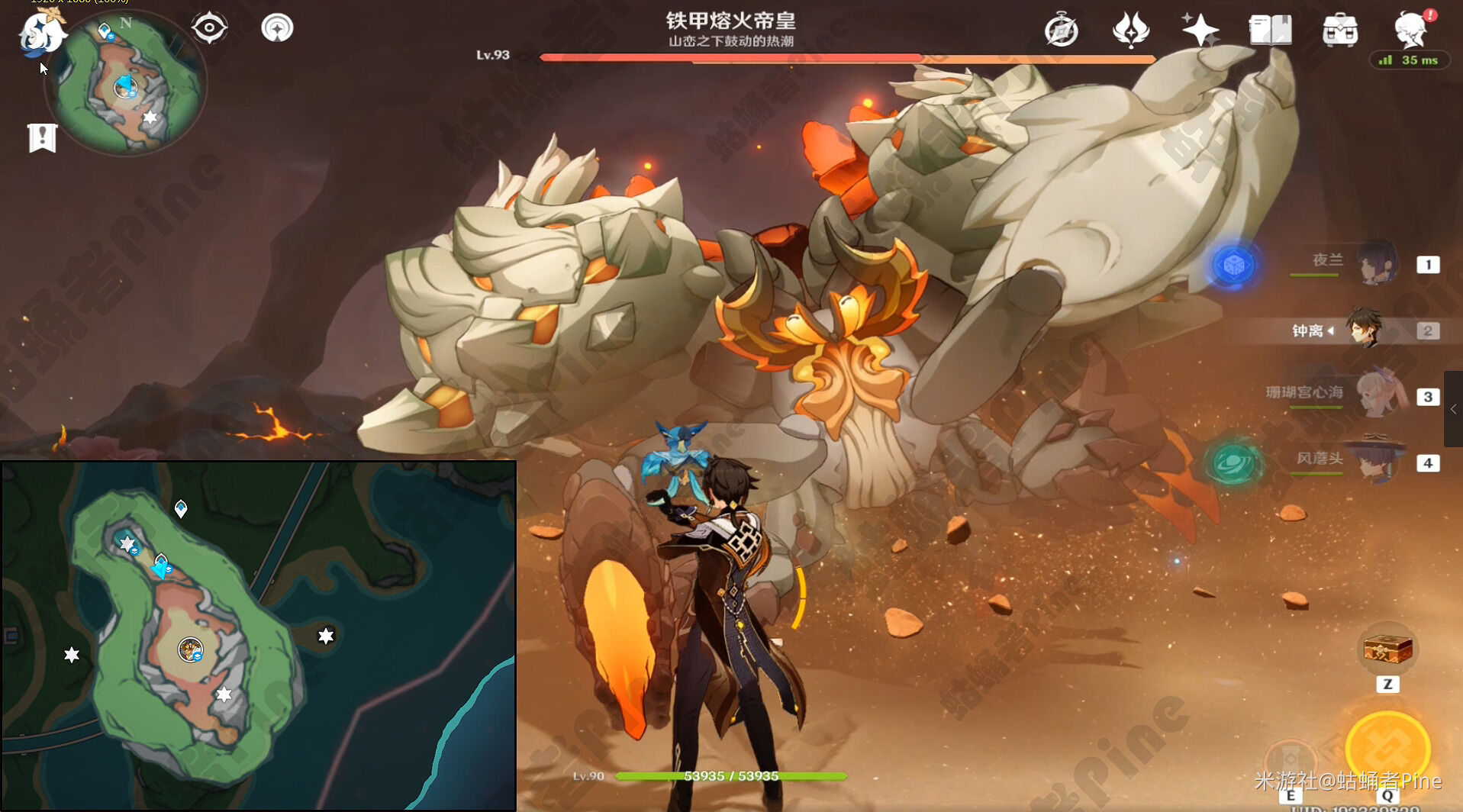The height and width of the screenshot is (812, 1463).
Task: Open the wish star icon
Action: (1200, 31)
